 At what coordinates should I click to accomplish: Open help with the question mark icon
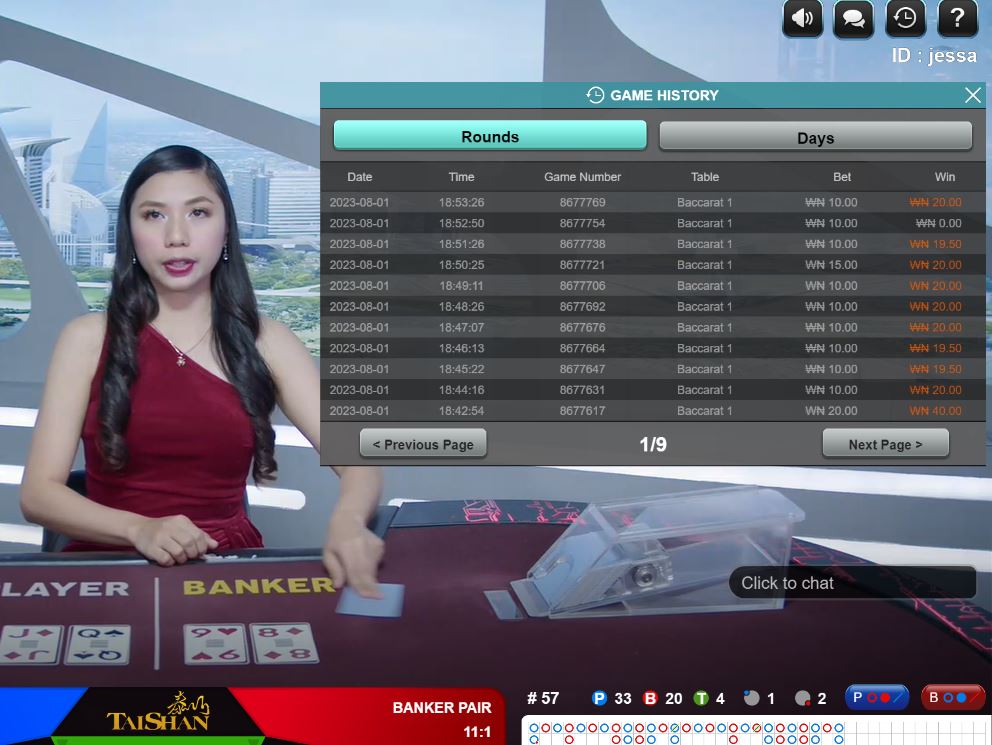point(957,18)
